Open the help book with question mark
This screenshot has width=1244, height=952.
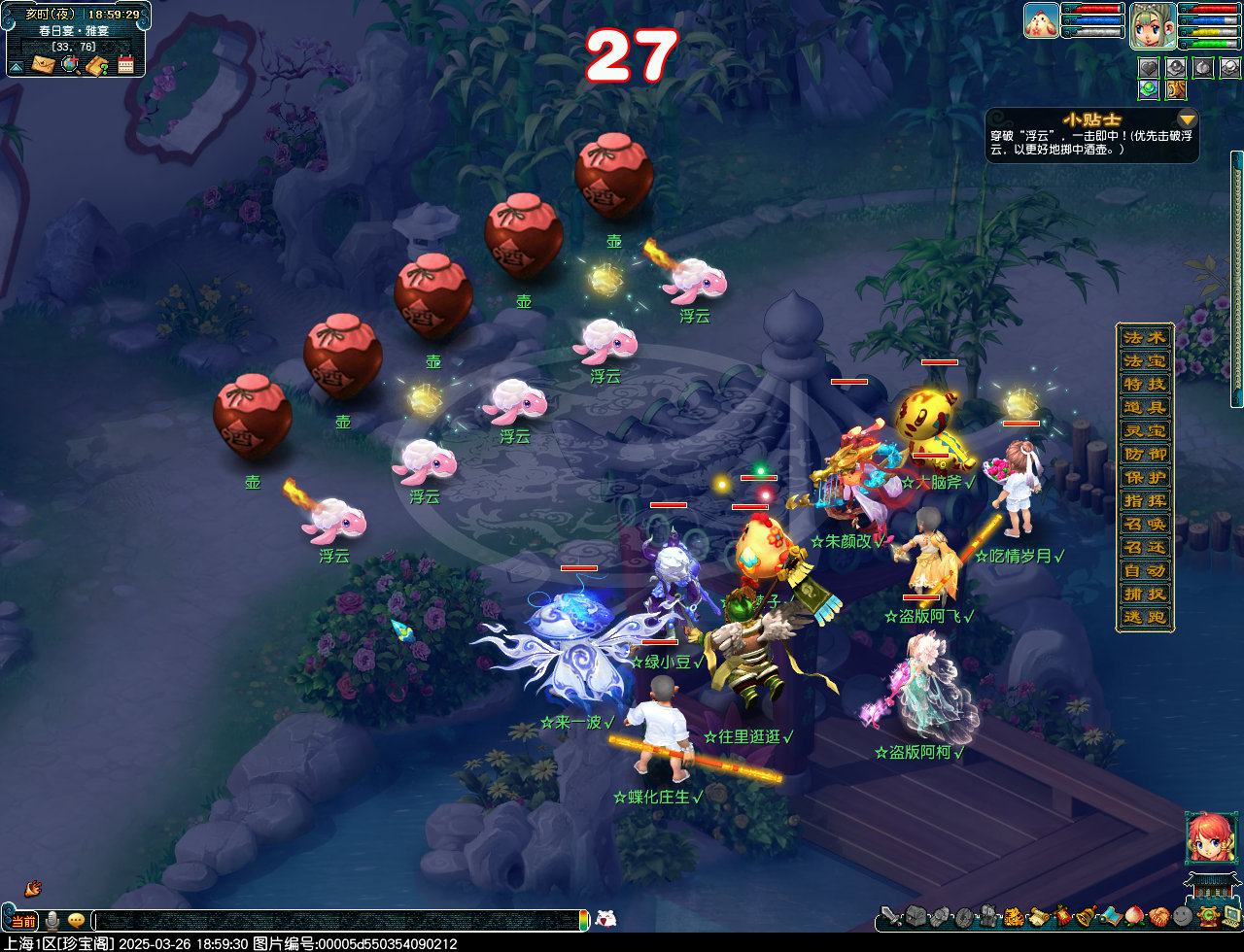point(97,65)
